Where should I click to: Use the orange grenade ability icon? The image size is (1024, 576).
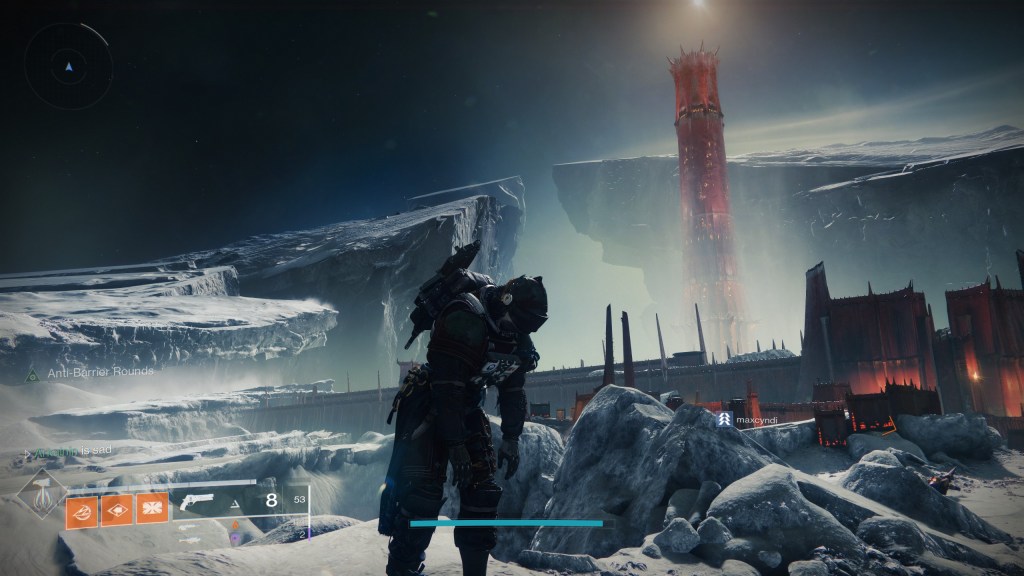tap(81, 510)
